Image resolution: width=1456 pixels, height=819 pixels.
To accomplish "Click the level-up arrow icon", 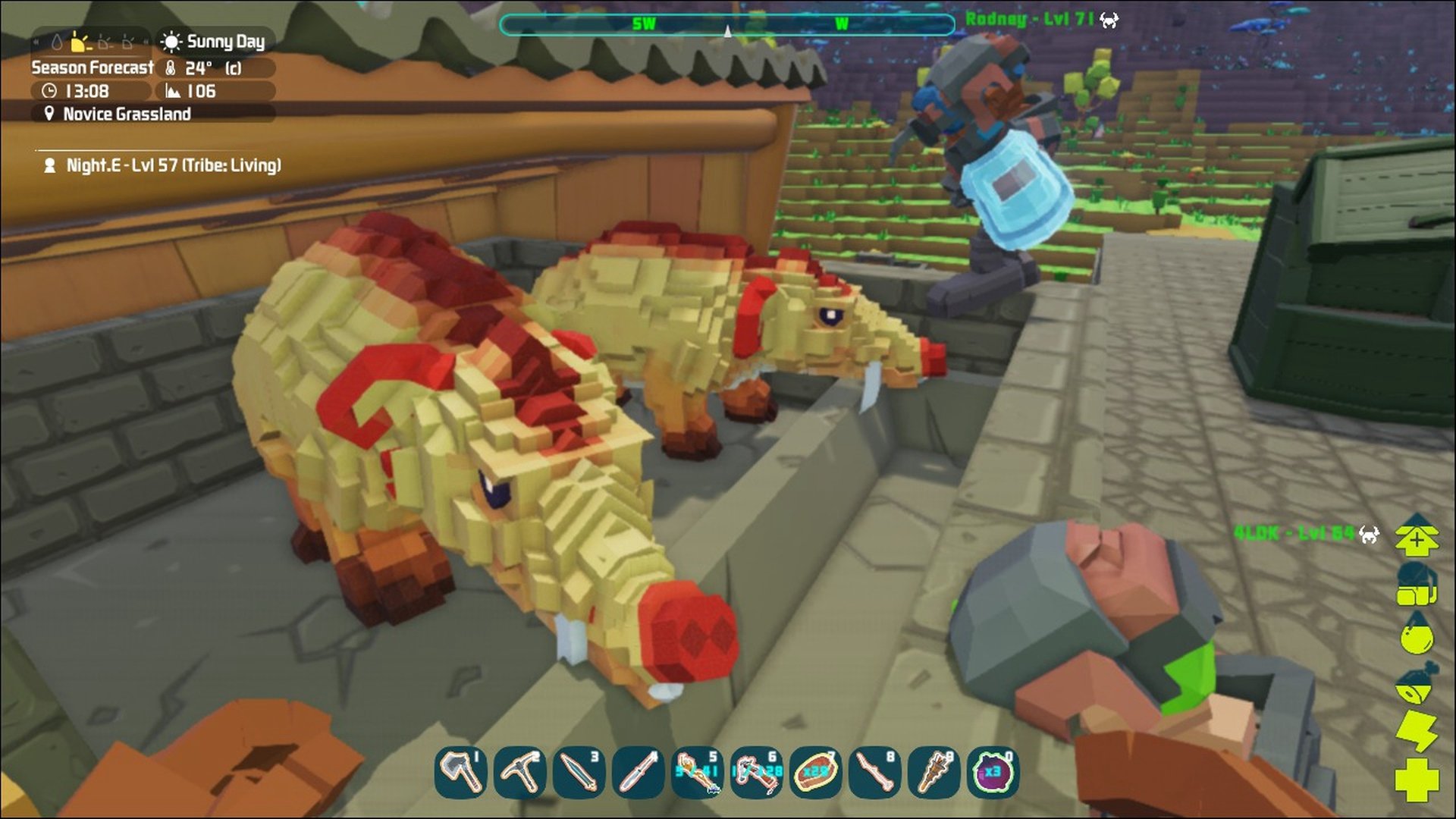I will tap(1416, 535).
